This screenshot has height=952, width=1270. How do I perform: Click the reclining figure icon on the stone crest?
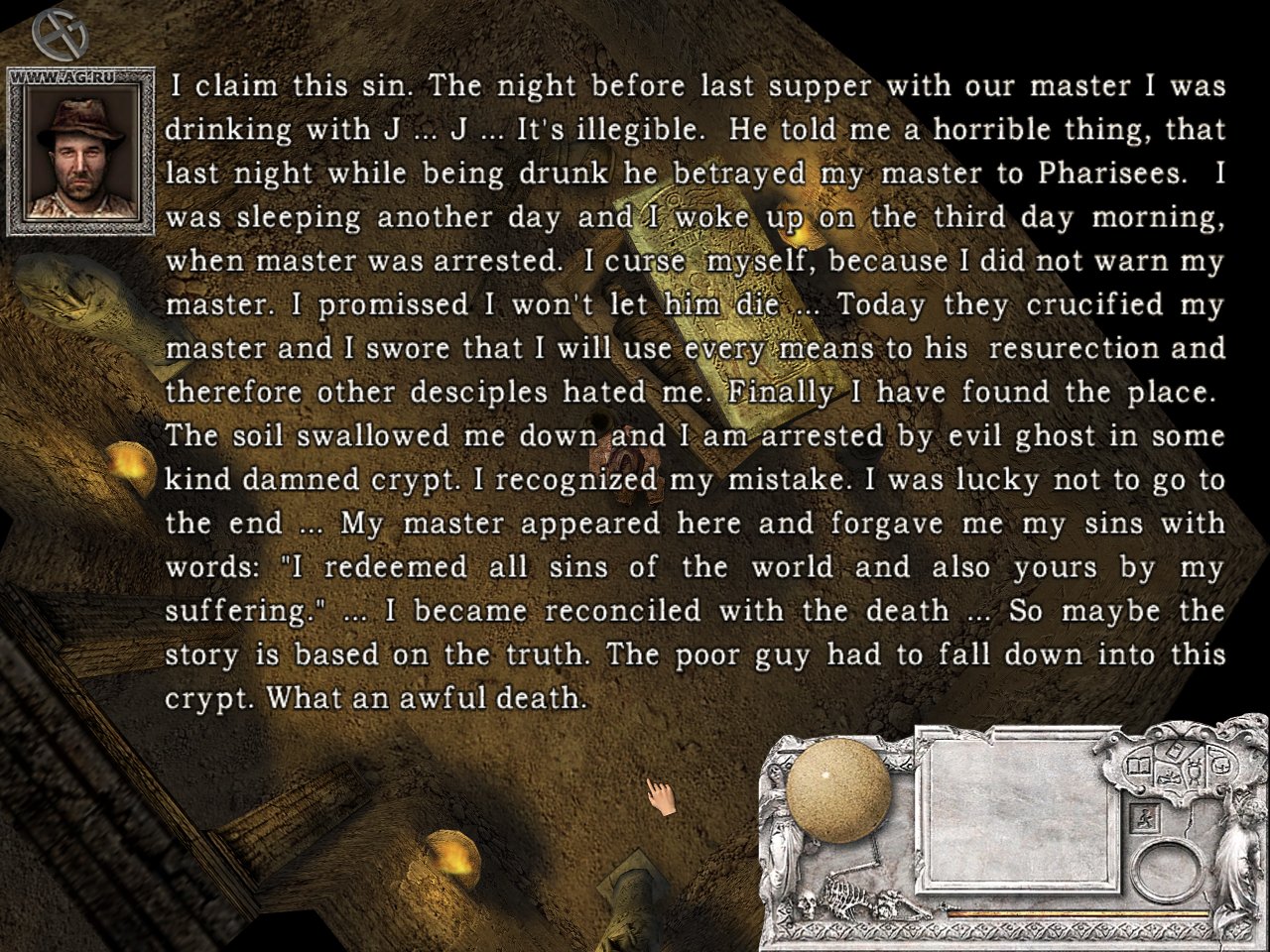click(1168, 777)
